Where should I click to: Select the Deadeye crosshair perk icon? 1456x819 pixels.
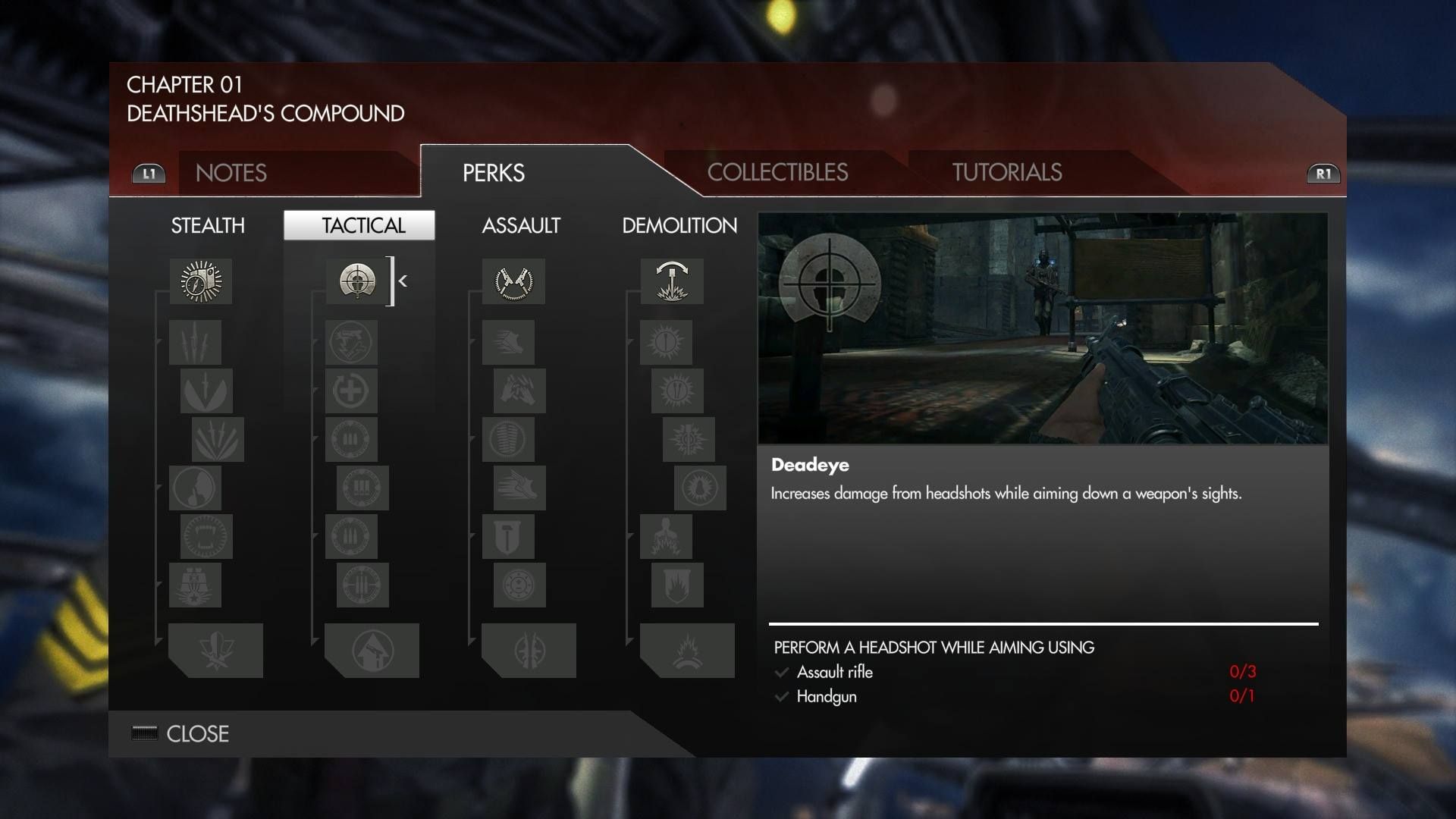pos(357,281)
